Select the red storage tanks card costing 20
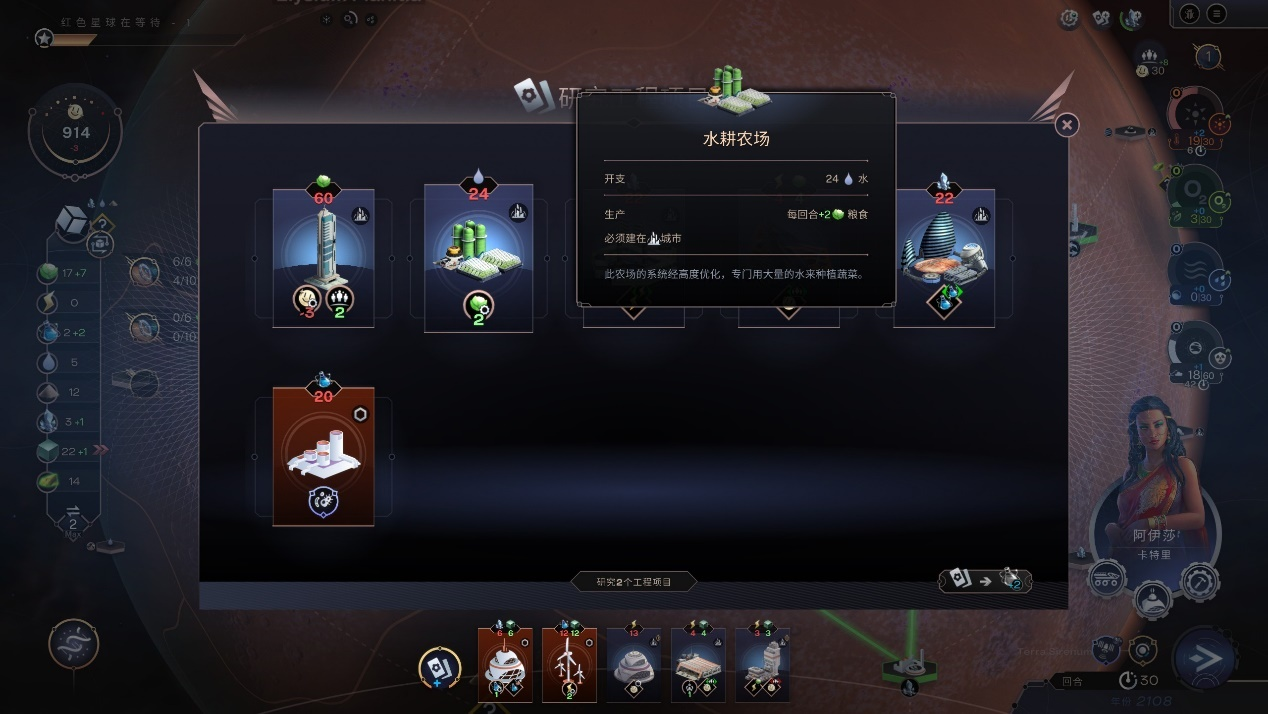This screenshot has width=1268, height=714. (x=323, y=456)
